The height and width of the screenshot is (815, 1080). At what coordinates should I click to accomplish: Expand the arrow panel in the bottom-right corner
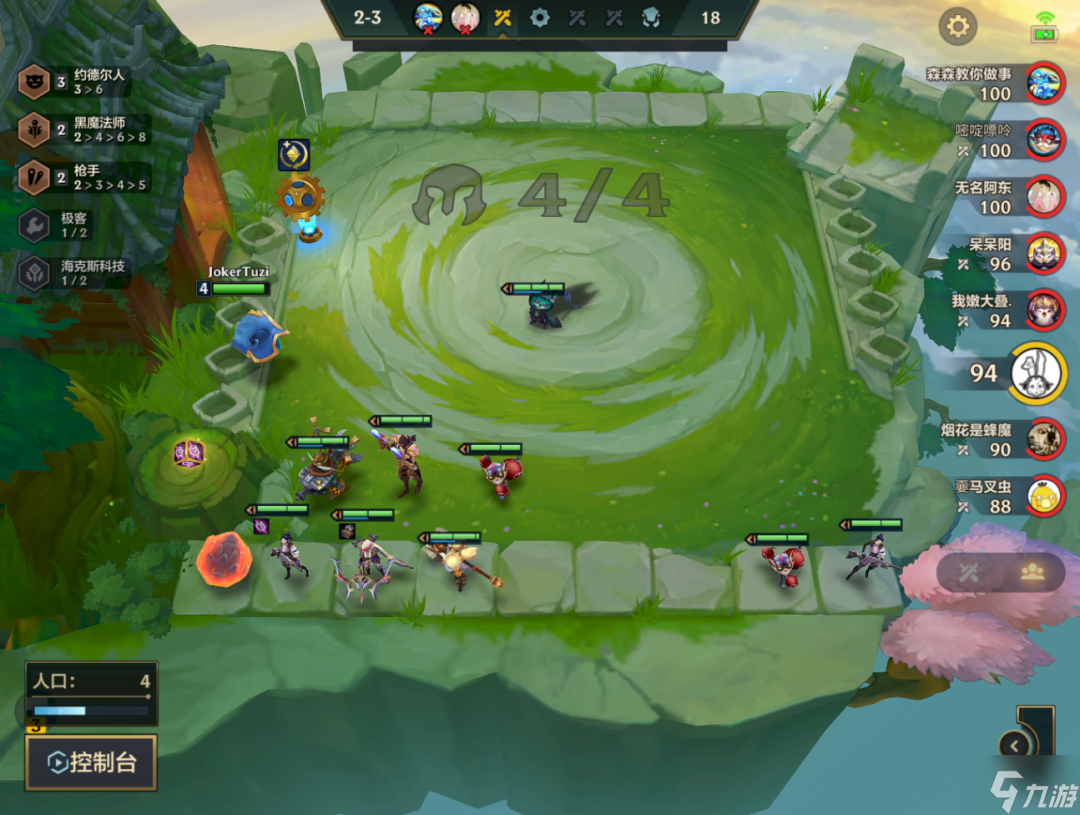pyautogui.click(x=1016, y=745)
